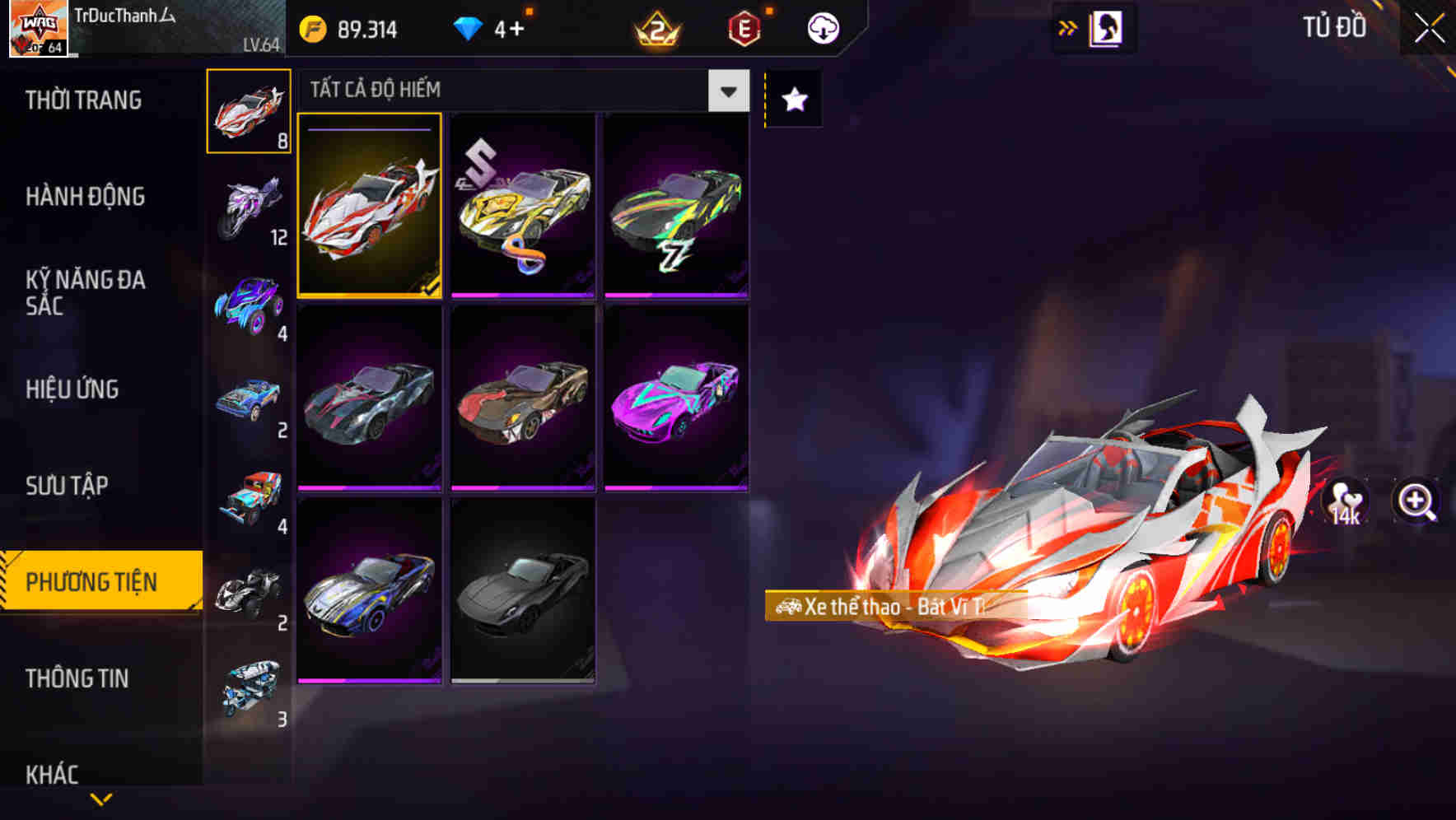
Task: Open the TẤT CẢ ĐỘ HIẾM rarity dropdown
Action: point(519,91)
